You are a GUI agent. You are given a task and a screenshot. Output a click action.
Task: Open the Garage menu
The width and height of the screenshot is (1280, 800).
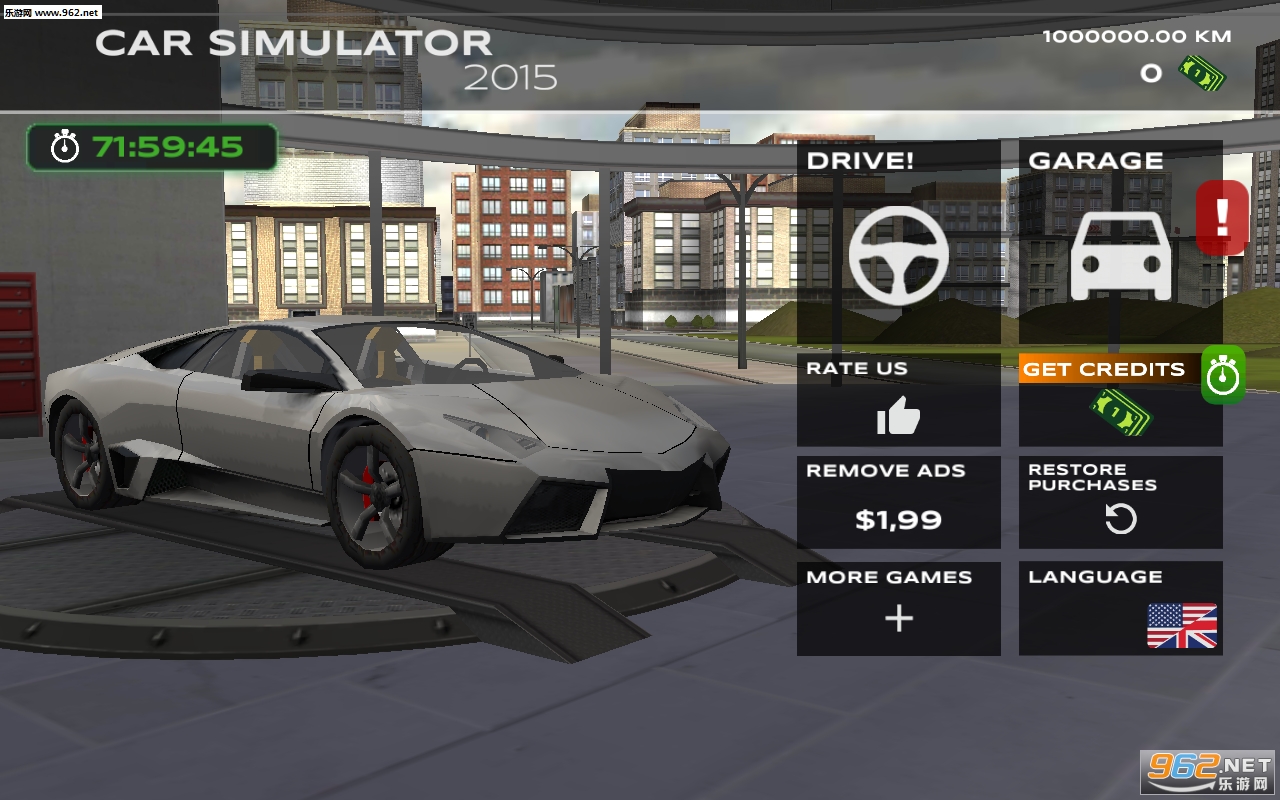tap(1119, 242)
